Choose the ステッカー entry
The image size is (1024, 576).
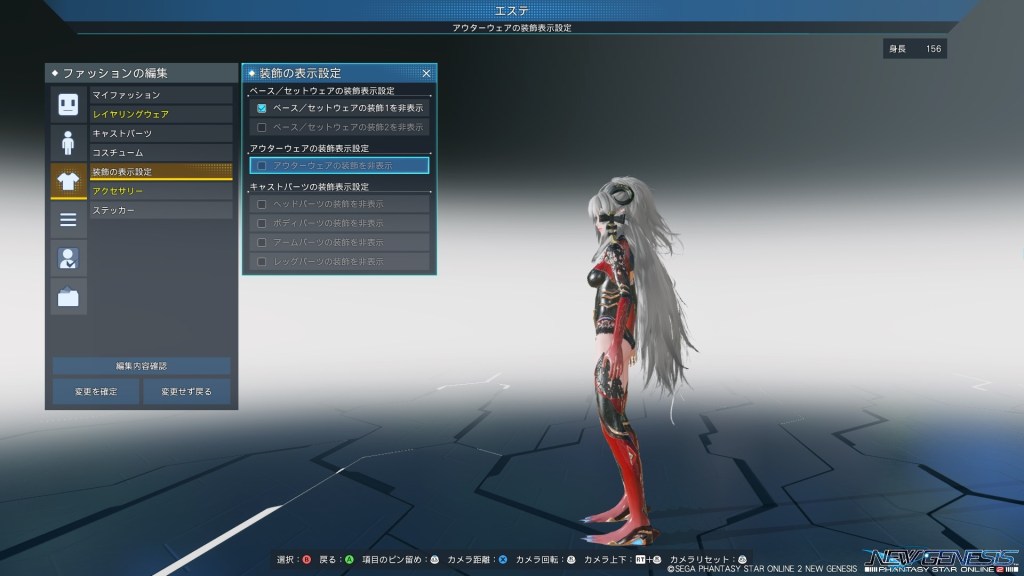(x=160, y=210)
